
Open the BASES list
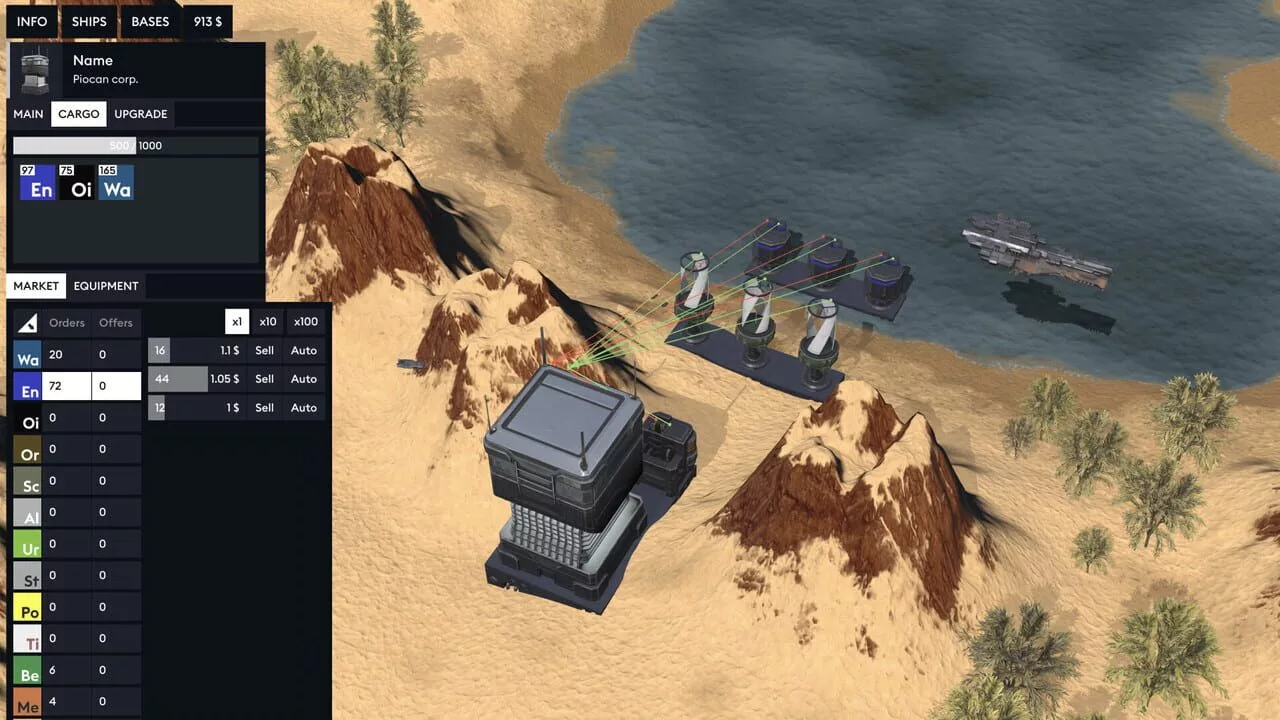coord(151,21)
